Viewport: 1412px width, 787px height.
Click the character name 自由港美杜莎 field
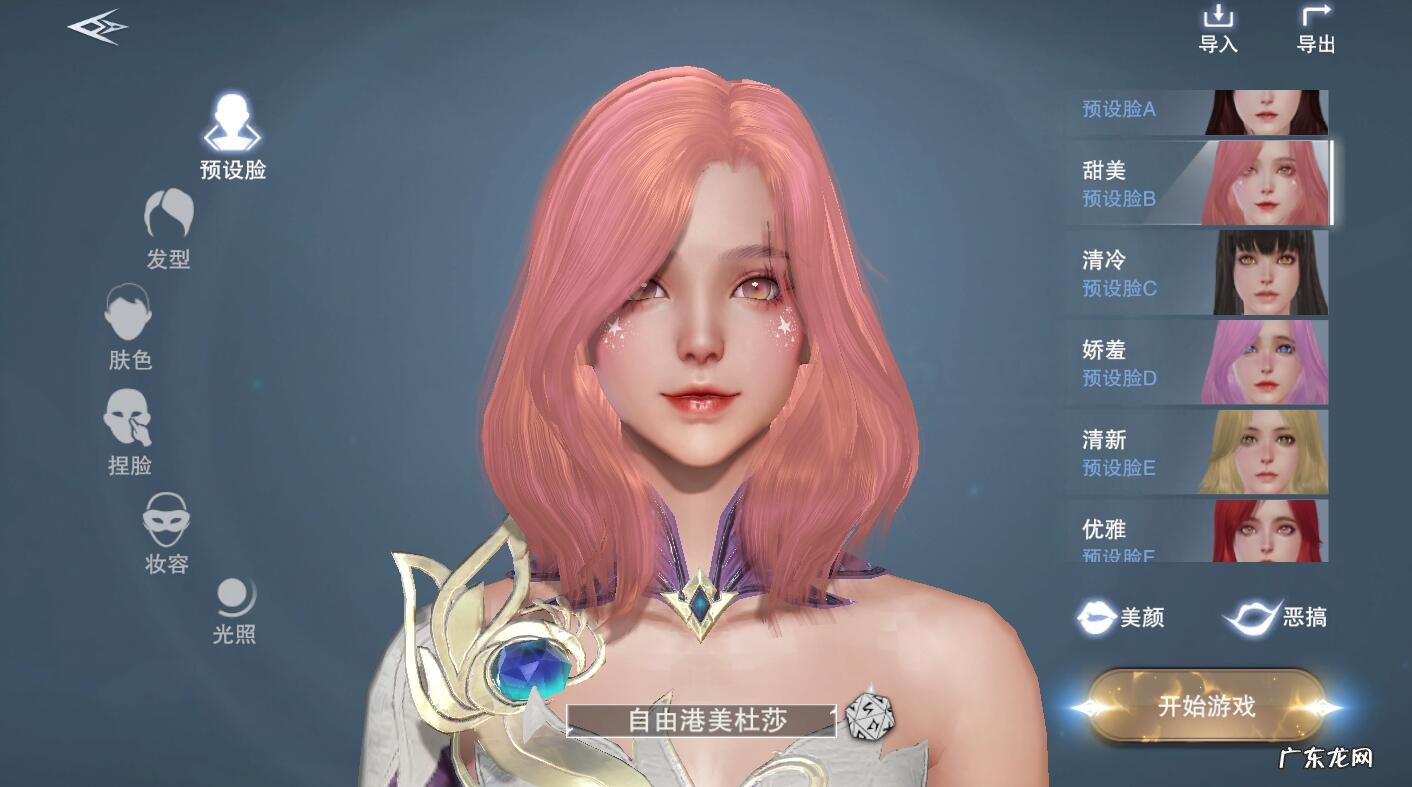coord(698,717)
